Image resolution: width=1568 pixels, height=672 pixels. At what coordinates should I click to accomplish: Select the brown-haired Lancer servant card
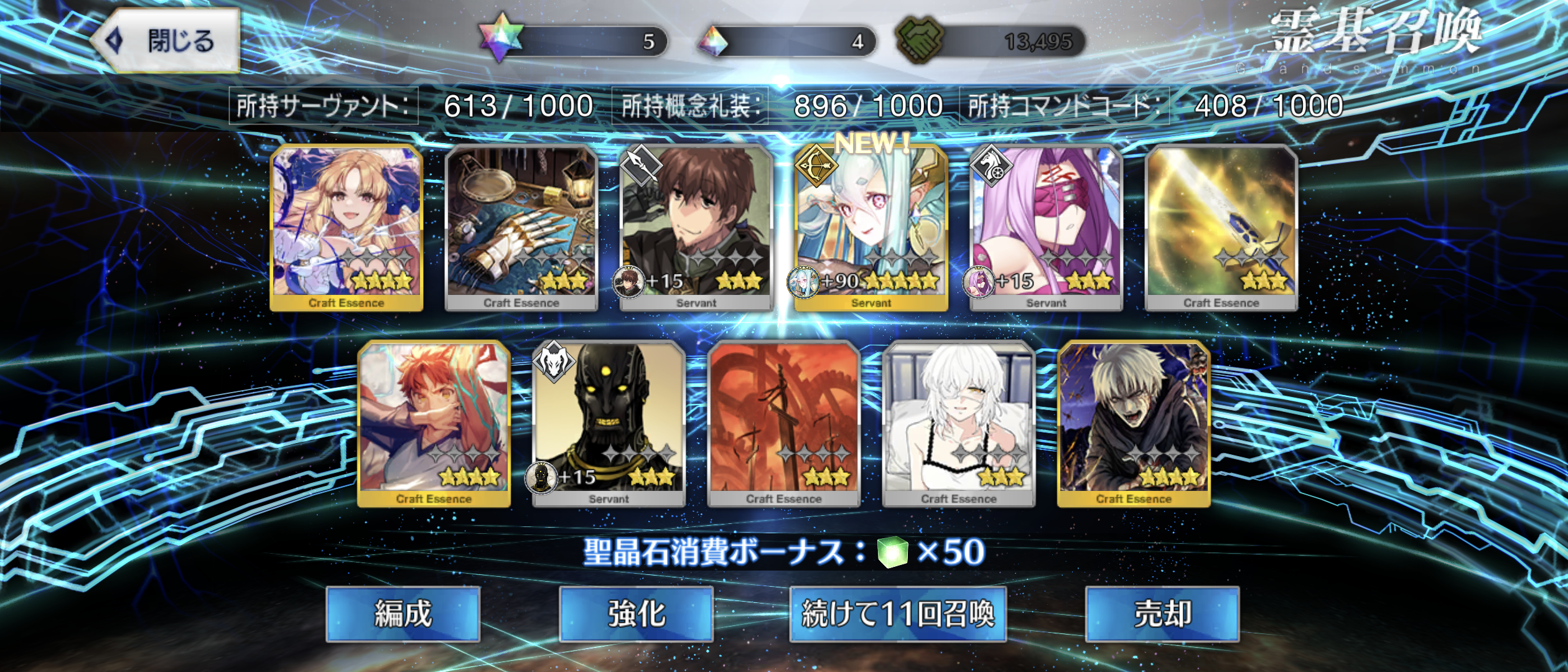(696, 227)
